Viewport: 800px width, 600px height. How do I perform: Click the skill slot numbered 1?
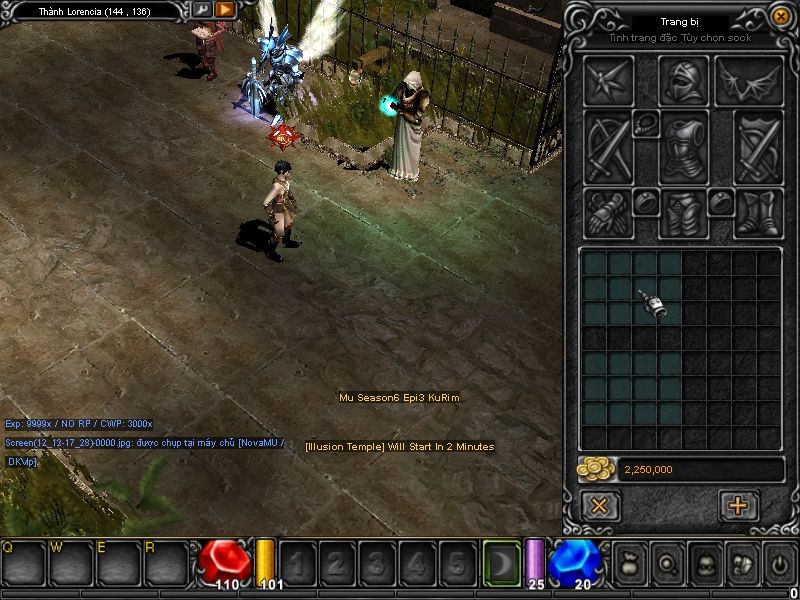pyautogui.click(x=298, y=564)
